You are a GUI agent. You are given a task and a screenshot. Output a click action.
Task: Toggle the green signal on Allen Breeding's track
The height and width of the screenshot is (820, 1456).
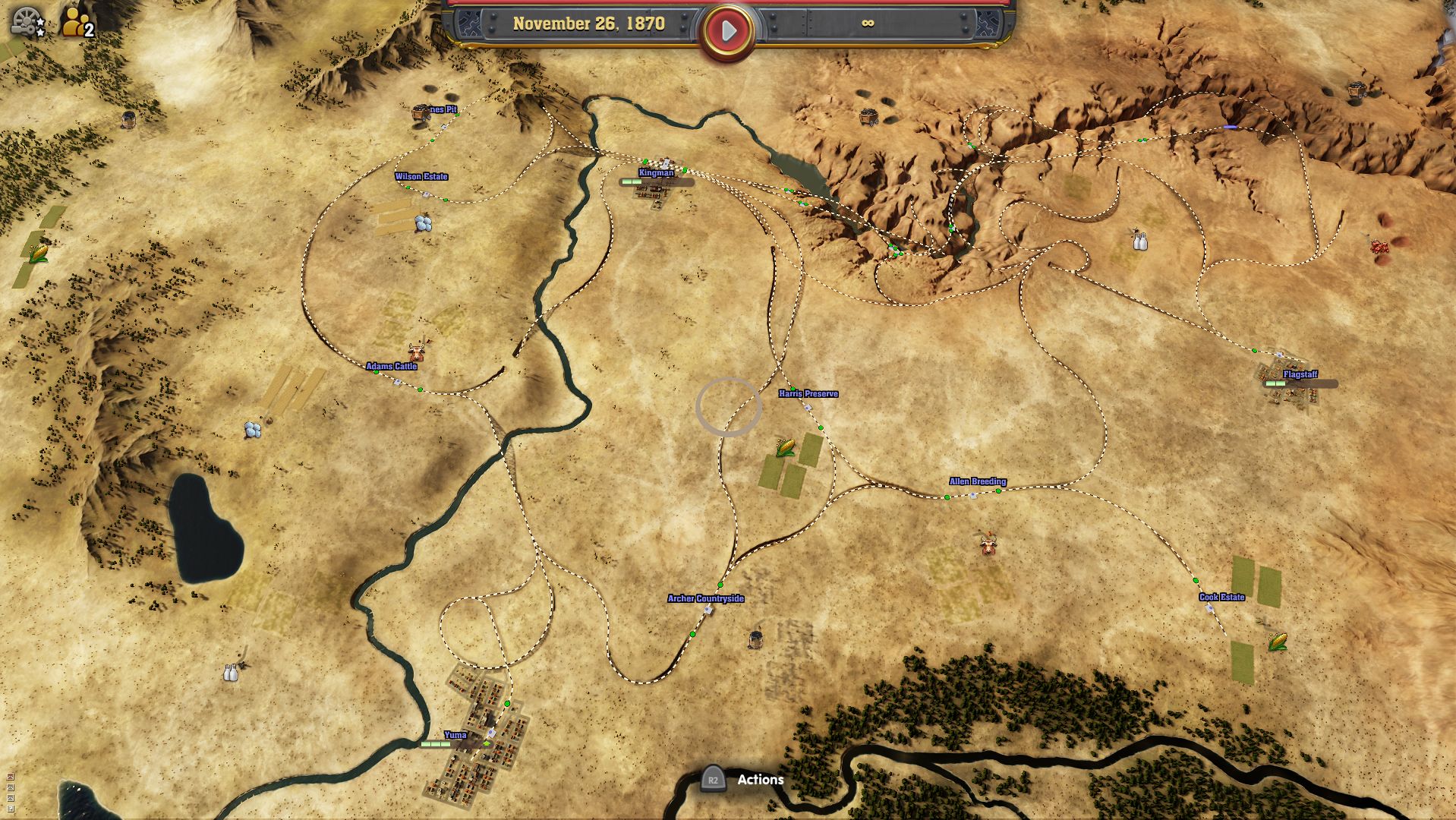(997, 491)
